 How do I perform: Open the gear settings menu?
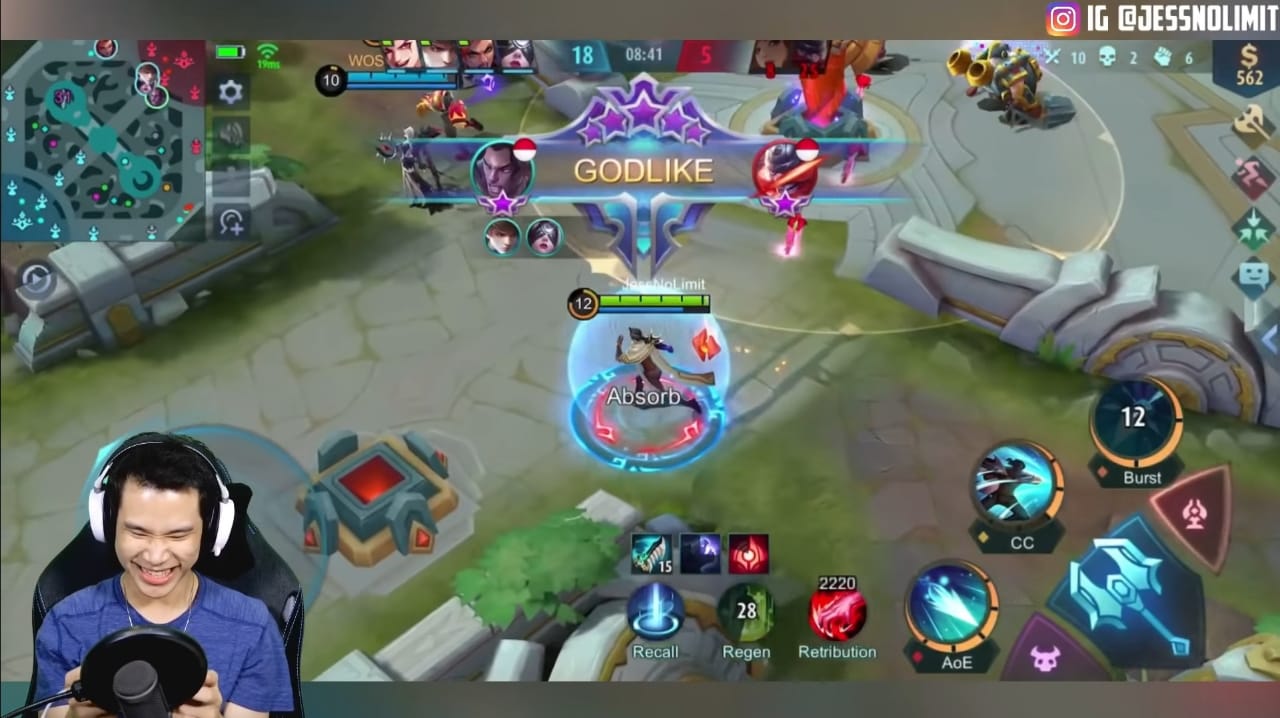tap(231, 93)
